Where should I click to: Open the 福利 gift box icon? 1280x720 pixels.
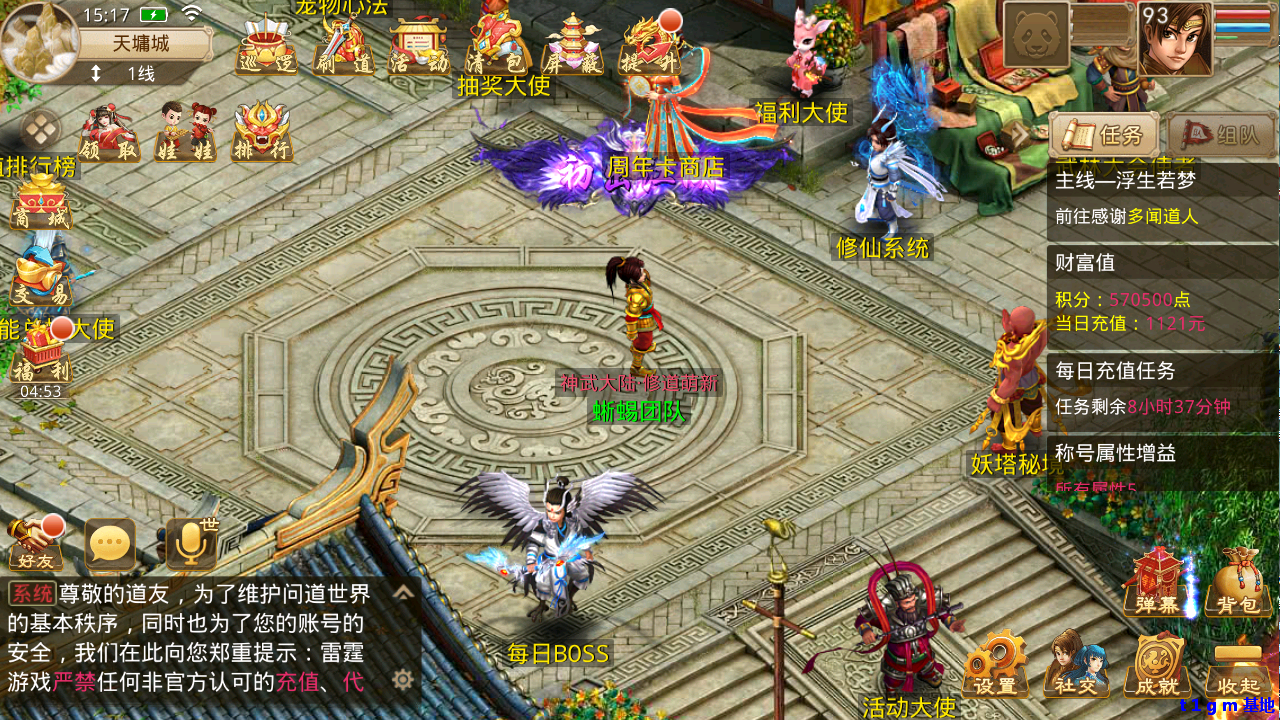(42, 355)
